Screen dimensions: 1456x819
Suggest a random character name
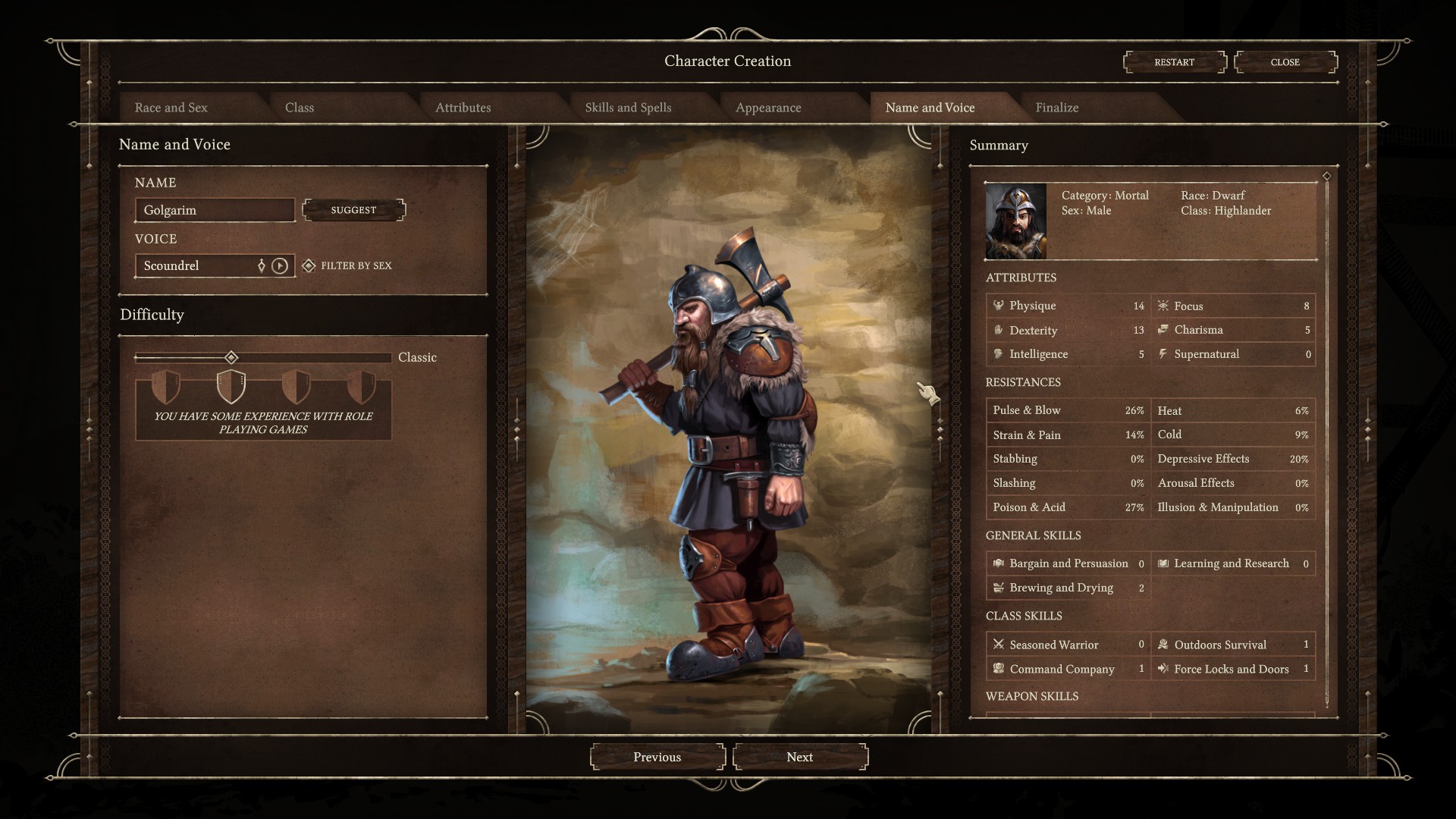[353, 210]
